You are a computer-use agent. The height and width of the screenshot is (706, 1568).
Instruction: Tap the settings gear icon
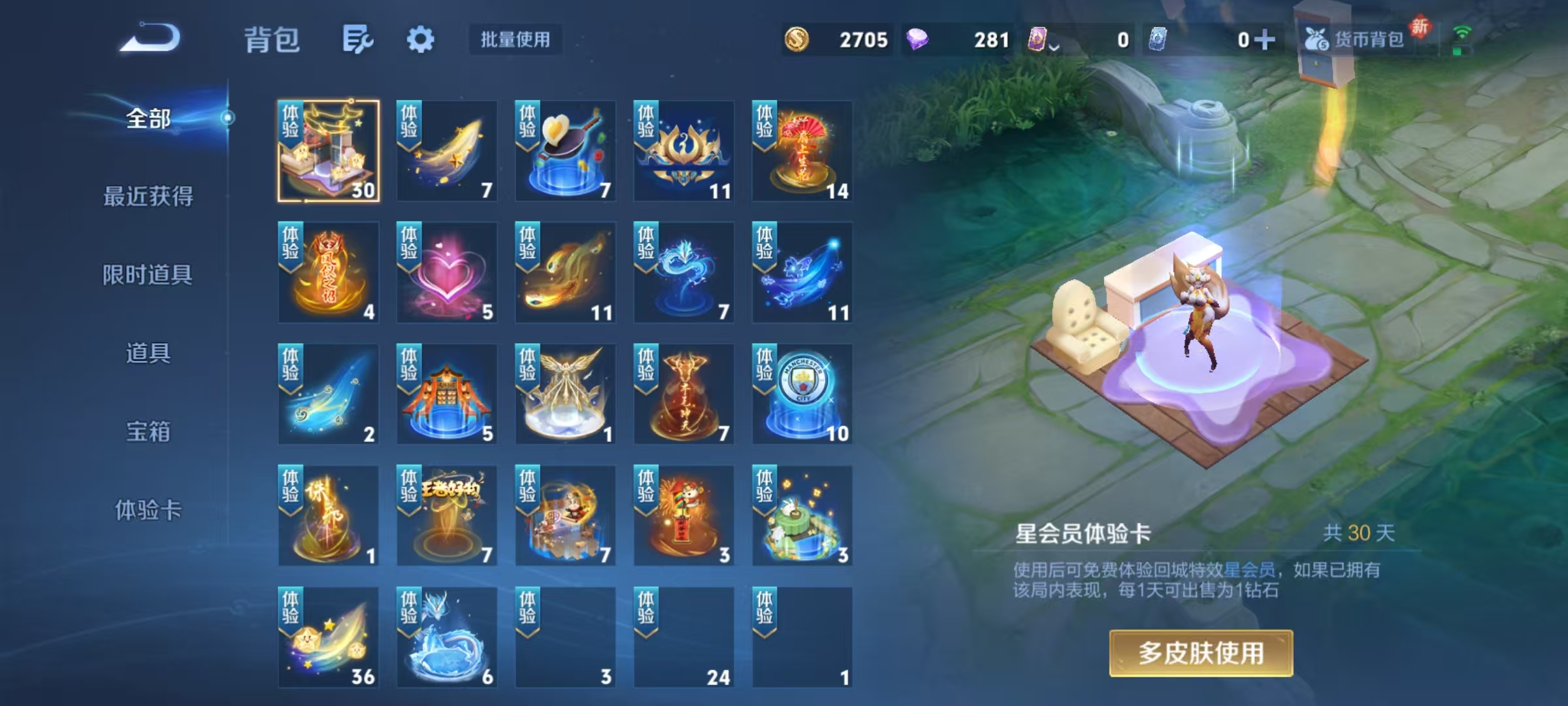[422, 39]
